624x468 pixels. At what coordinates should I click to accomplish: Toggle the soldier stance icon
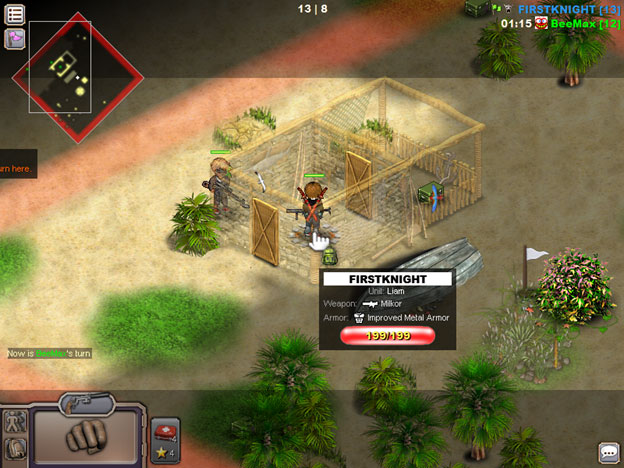tap(15, 424)
